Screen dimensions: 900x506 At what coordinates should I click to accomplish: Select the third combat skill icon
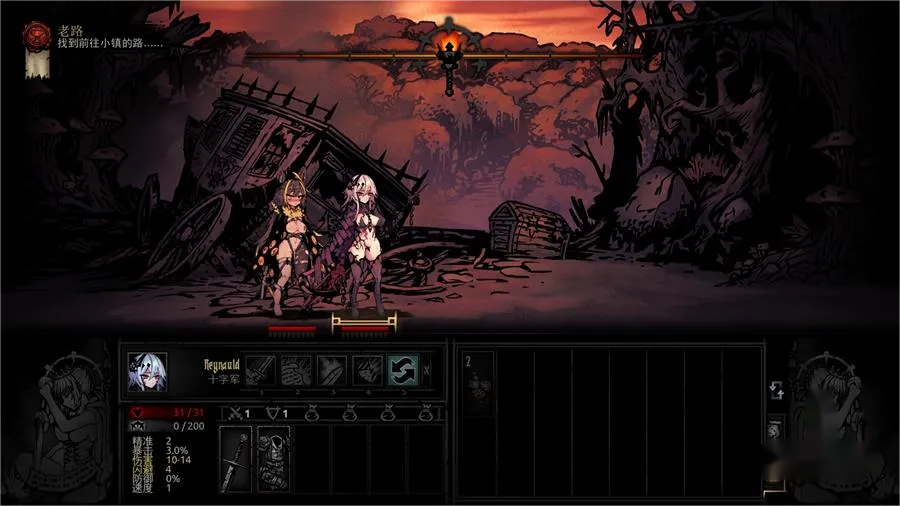click(x=332, y=370)
